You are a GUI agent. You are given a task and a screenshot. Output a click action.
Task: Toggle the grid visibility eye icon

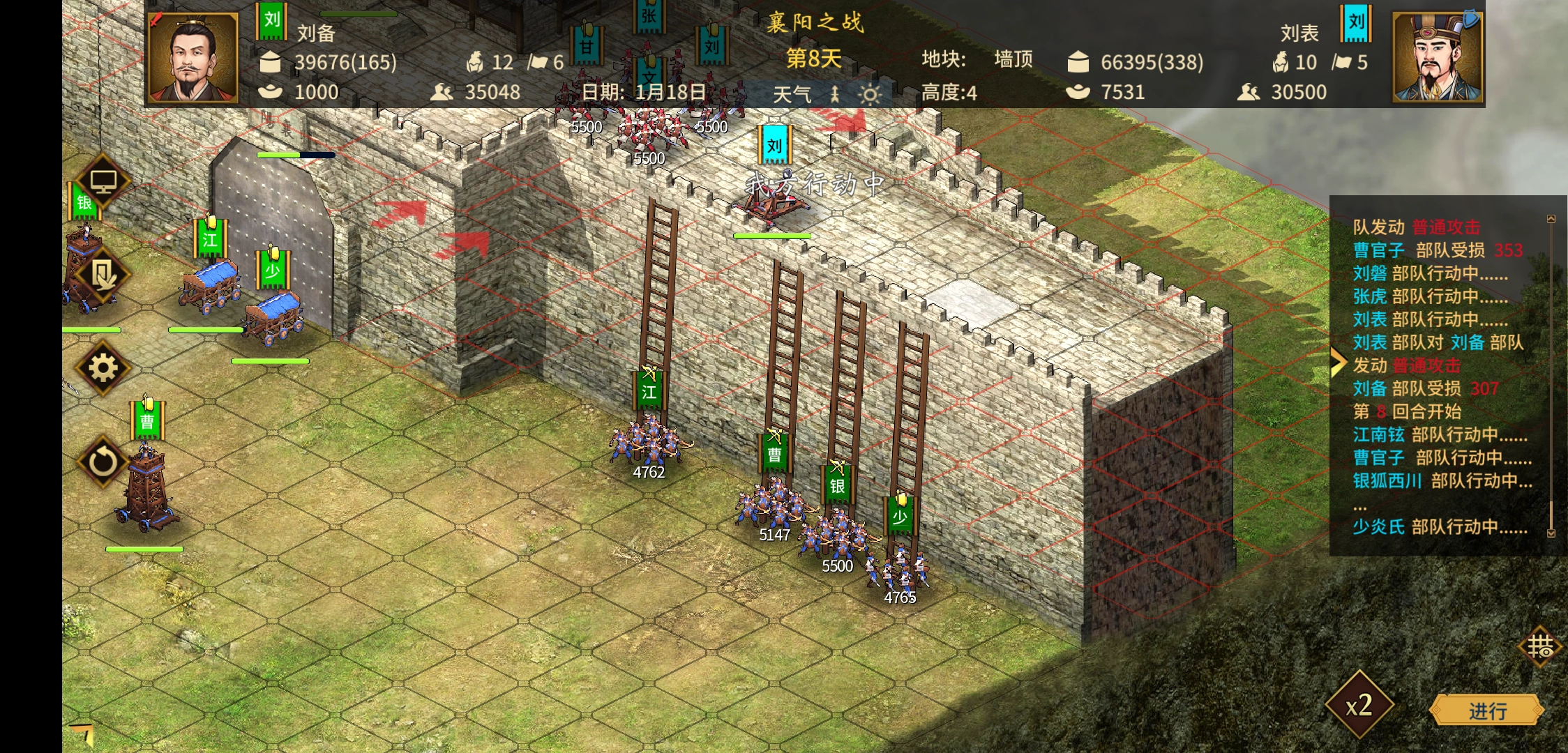(1539, 647)
